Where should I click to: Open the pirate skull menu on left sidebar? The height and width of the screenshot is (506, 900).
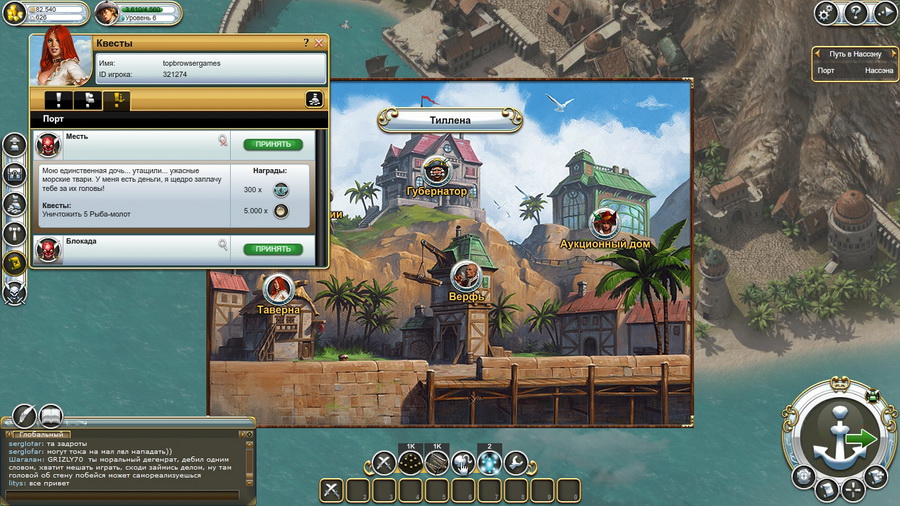(14, 292)
